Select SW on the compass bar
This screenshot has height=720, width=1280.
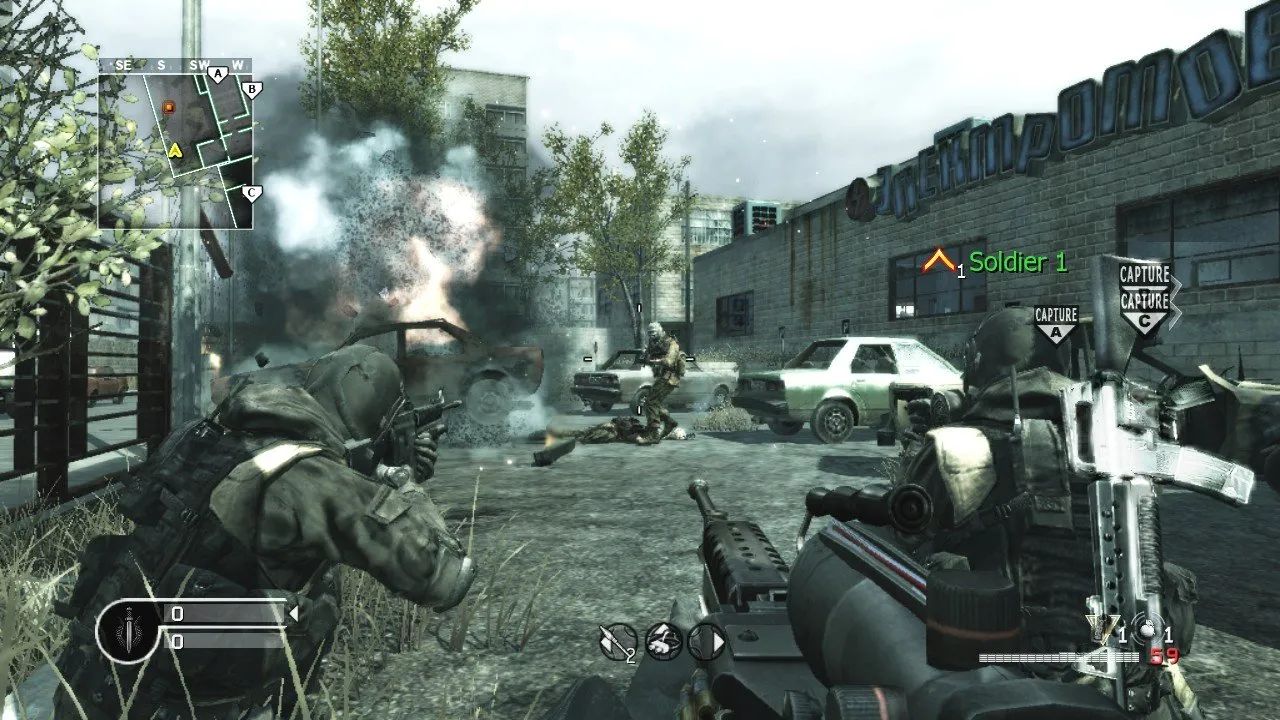(198, 64)
